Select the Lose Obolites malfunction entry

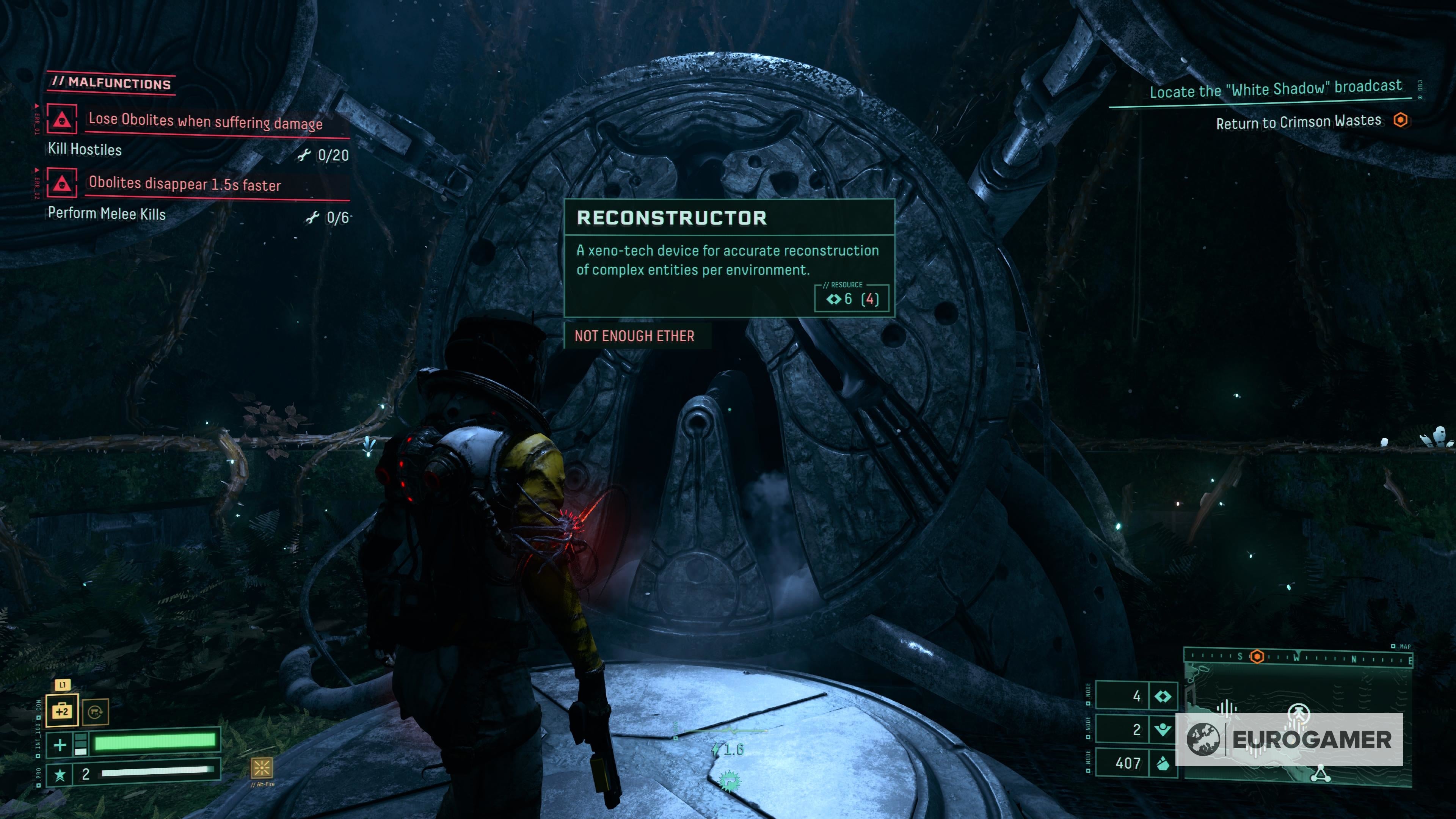pos(205,121)
